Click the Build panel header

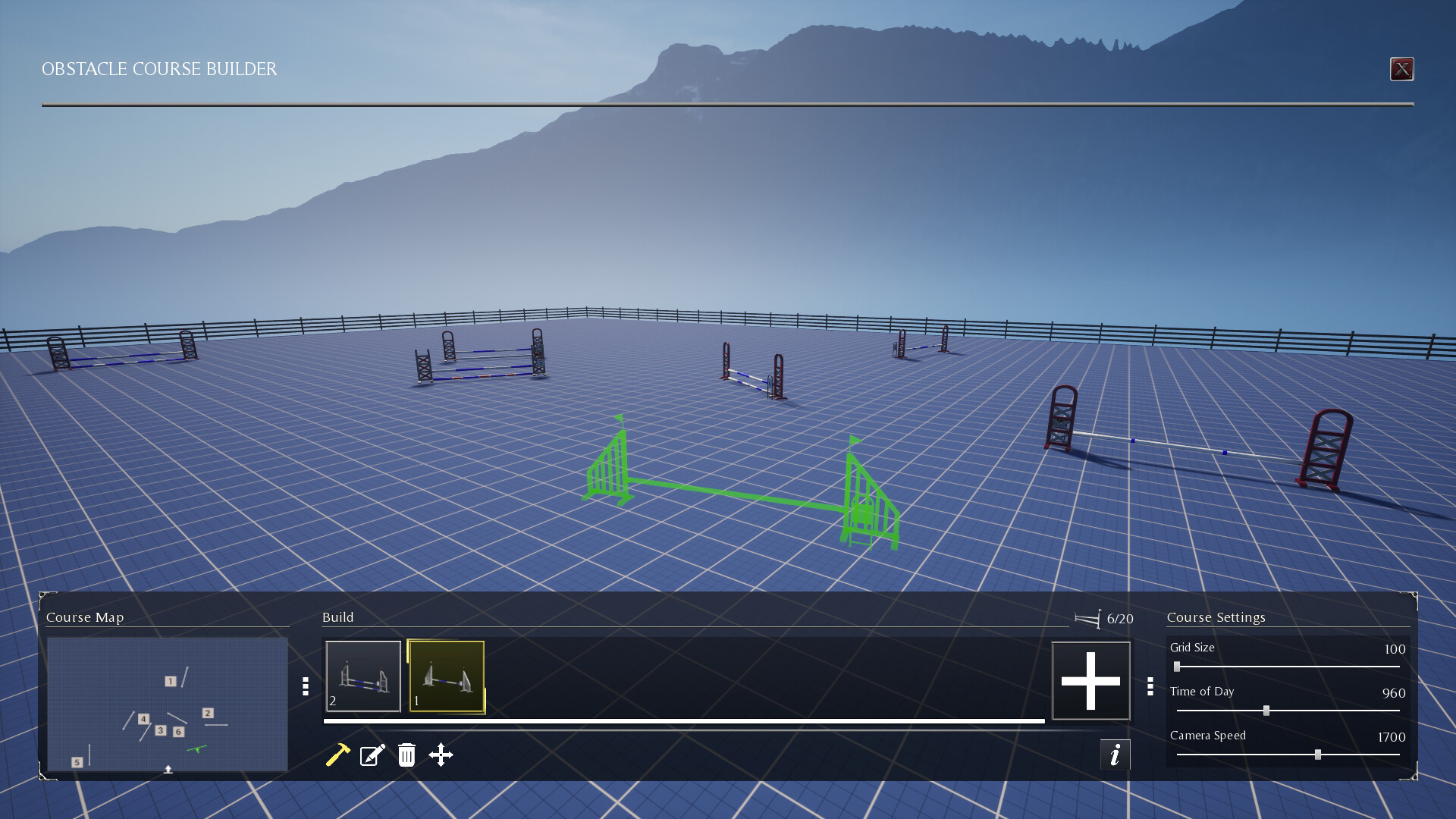(338, 617)
